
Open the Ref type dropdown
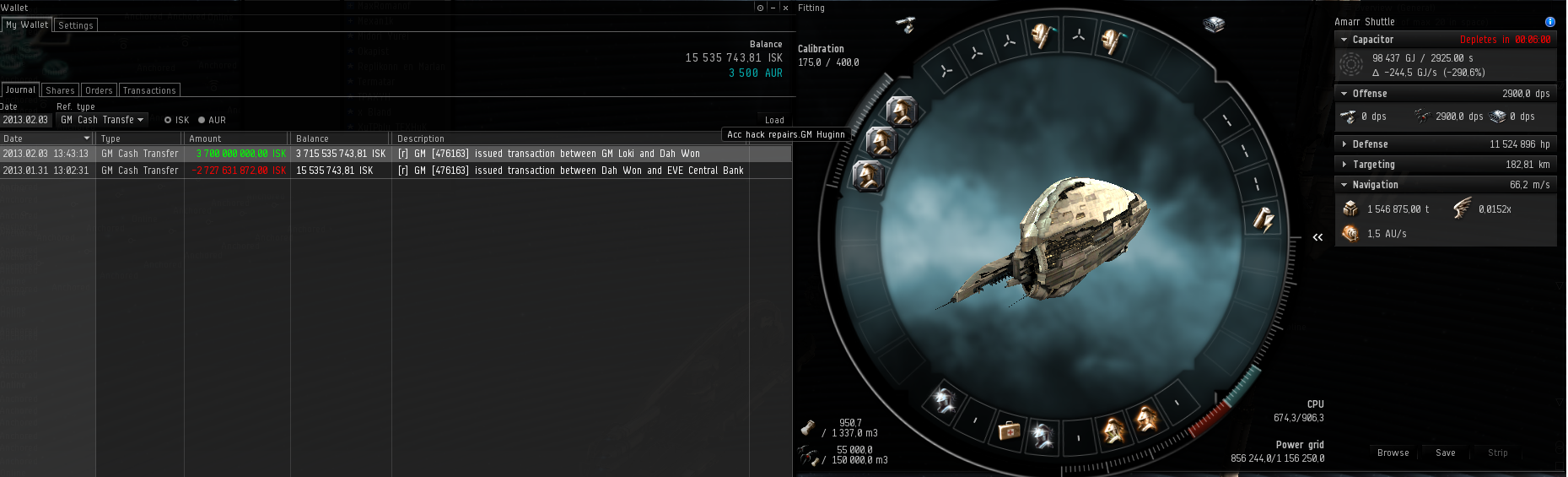(x=102, y=120)
